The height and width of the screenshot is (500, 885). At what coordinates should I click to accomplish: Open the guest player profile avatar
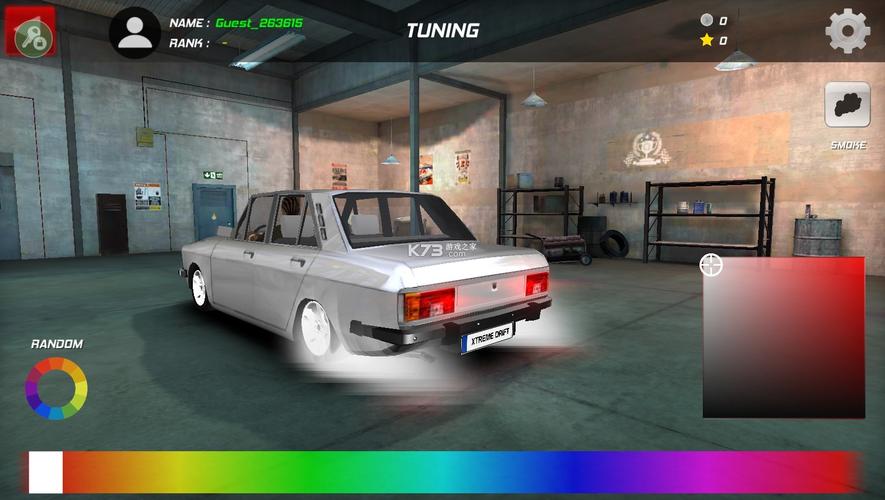pos(135,32)
